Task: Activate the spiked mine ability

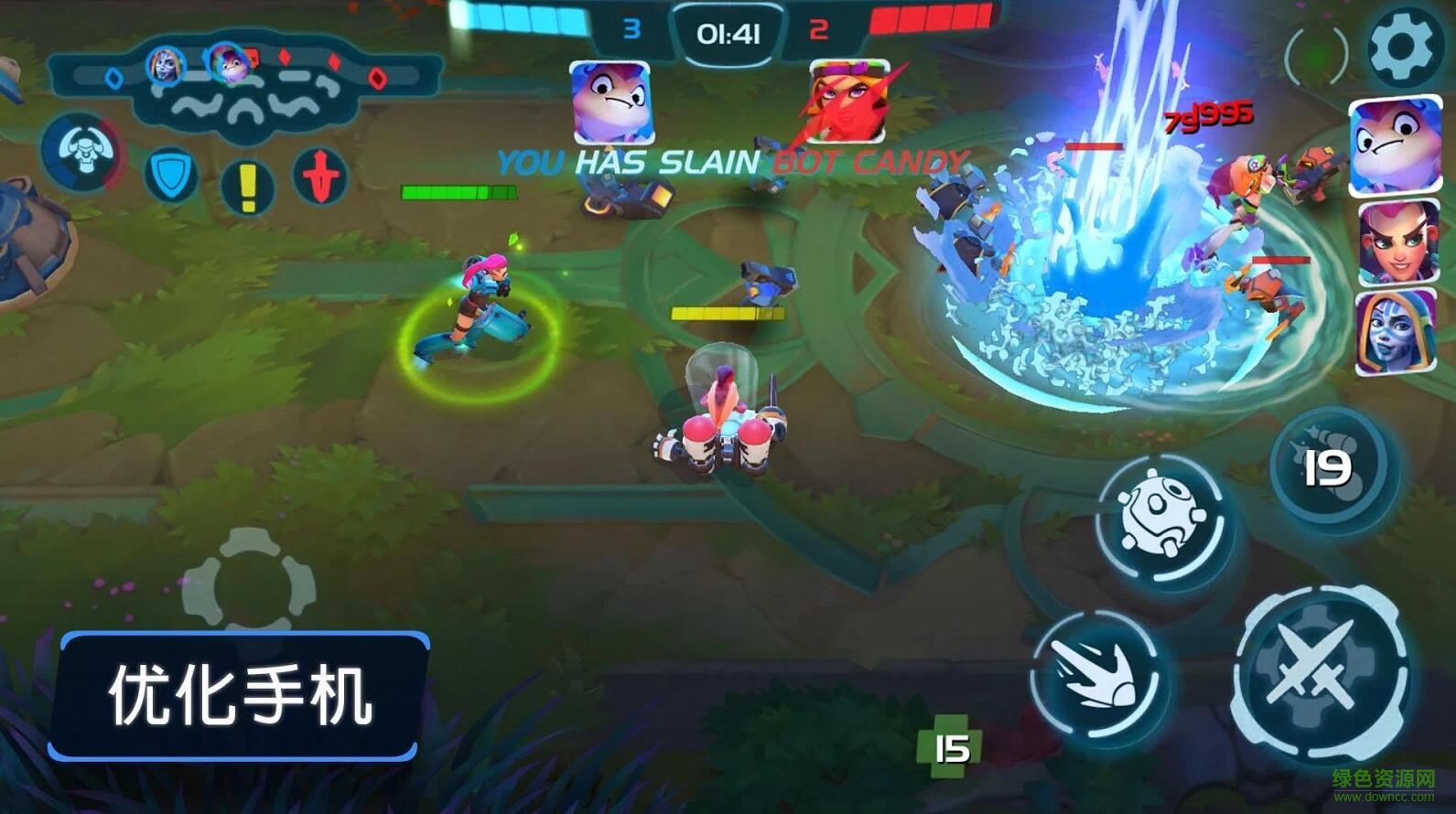Action: (x=1163, y=519)
